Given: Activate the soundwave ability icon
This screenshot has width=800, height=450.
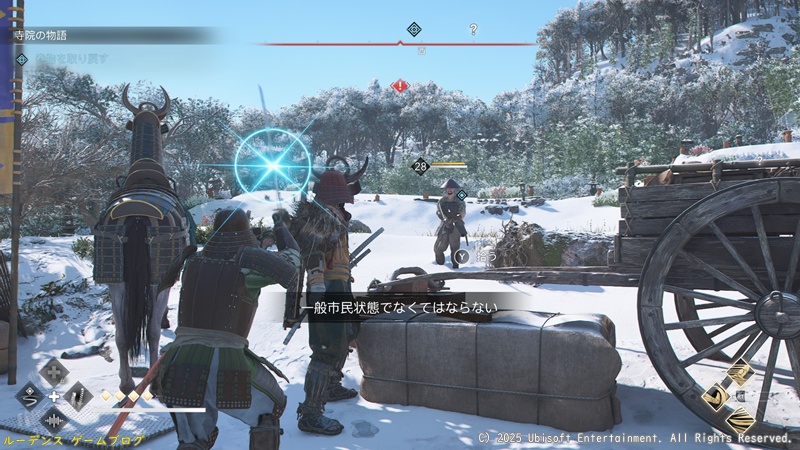Looking at the screenshot, I should [54, 420].
